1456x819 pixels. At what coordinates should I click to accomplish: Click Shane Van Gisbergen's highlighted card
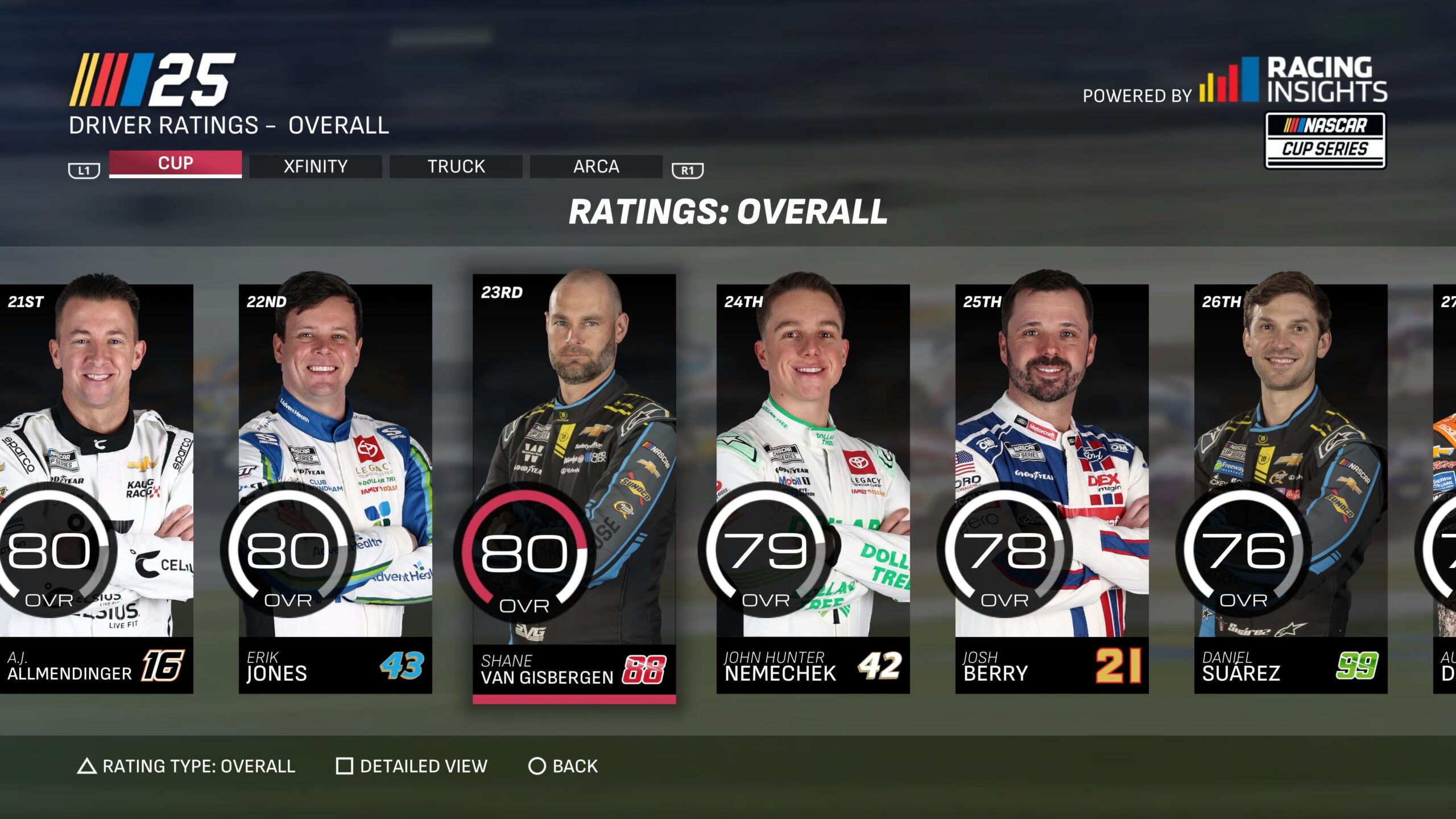coord(574,488)
